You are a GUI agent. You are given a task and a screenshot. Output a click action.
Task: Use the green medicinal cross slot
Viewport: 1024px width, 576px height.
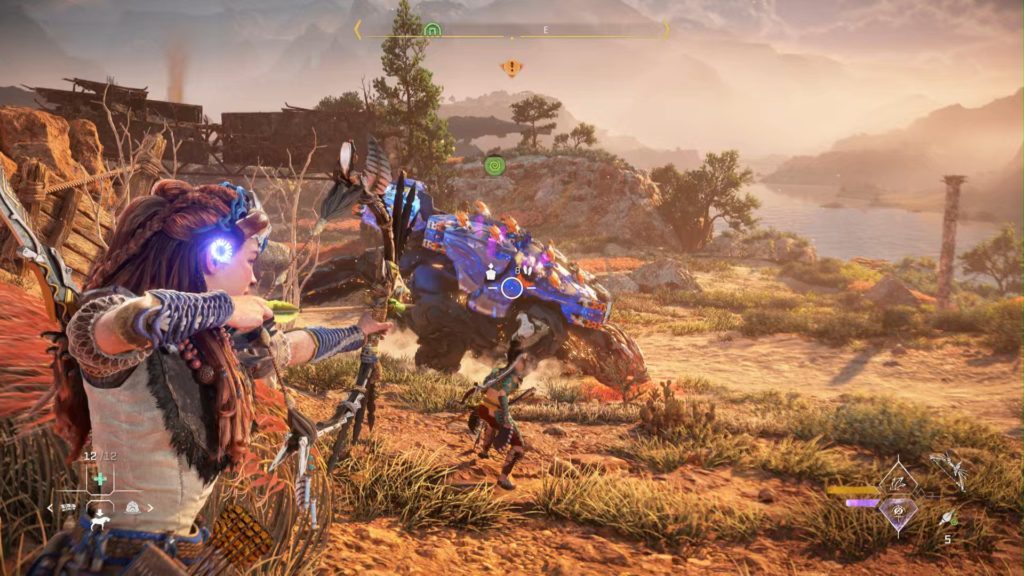pyautogui.click(x=100, y=480)
